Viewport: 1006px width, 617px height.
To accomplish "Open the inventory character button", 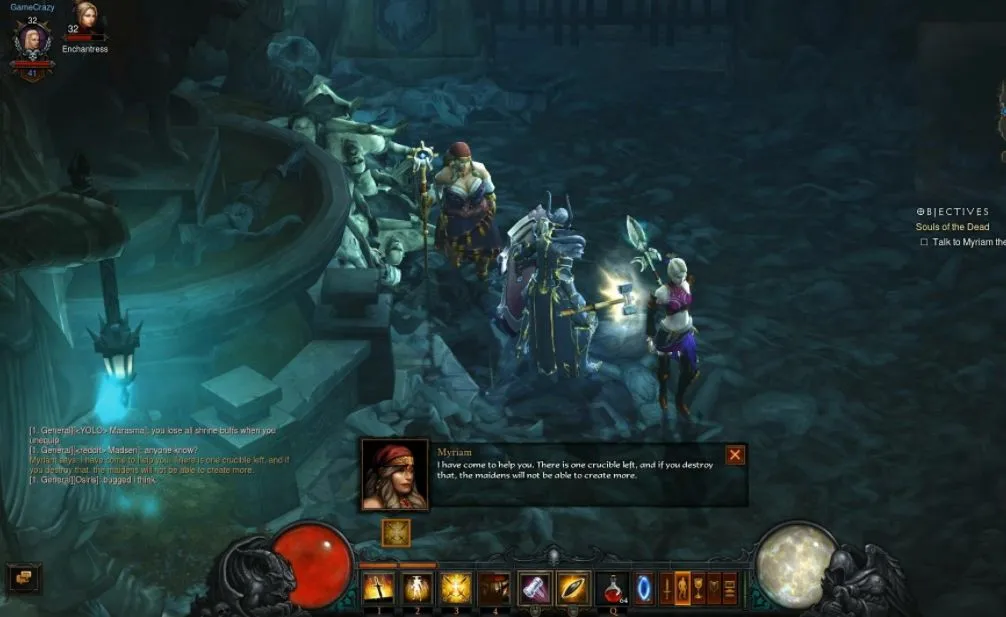I will [x=683, y=587].
